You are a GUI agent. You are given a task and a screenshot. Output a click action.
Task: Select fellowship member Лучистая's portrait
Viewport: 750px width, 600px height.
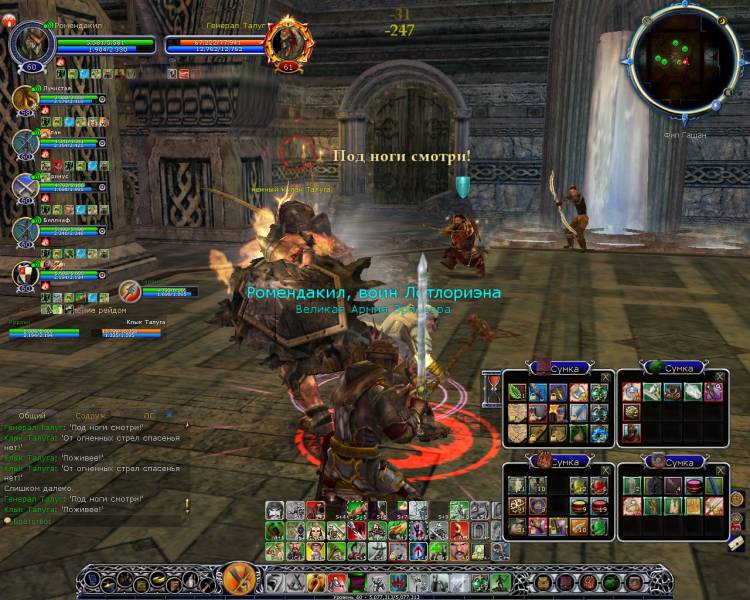pos(25,99)
